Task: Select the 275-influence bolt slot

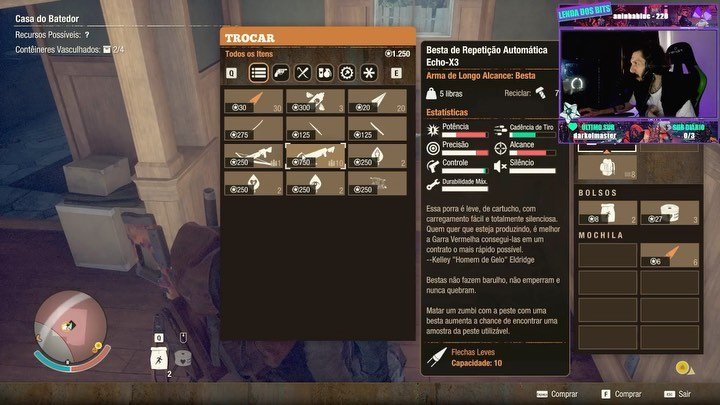Action: coord(254,128)
